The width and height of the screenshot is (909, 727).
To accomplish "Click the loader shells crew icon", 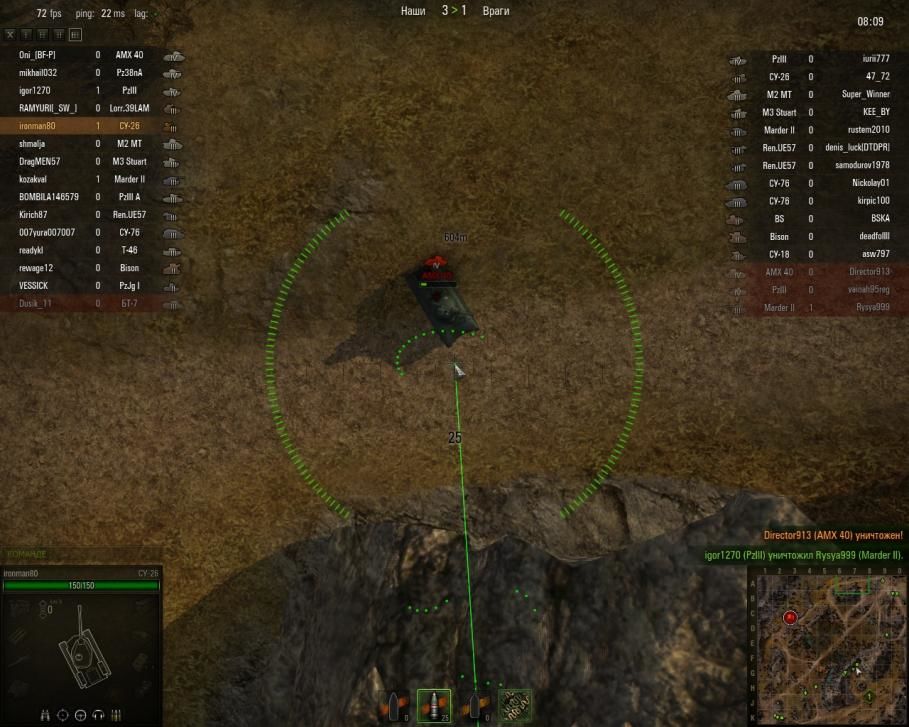I will 116,714.
